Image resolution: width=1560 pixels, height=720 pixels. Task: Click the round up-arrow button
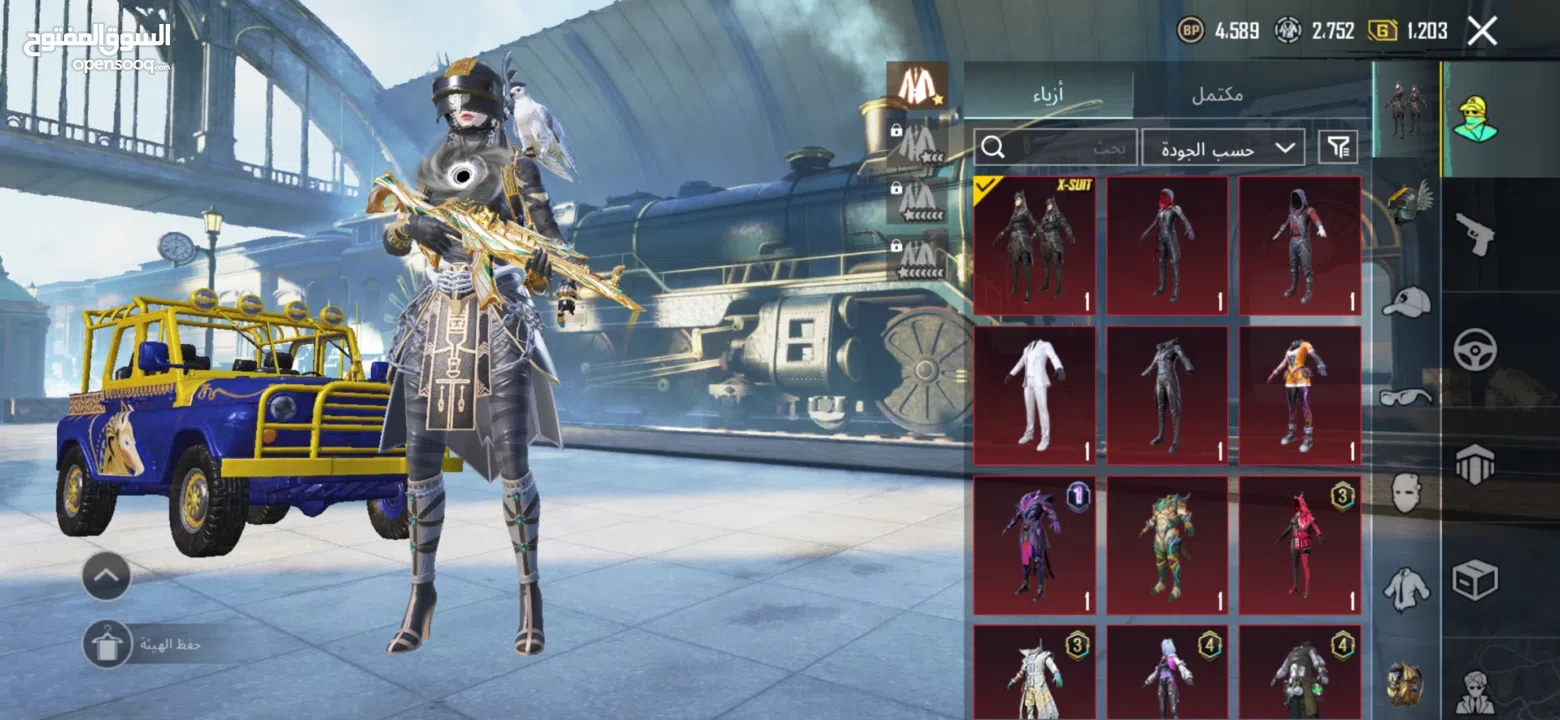[106, 576]
